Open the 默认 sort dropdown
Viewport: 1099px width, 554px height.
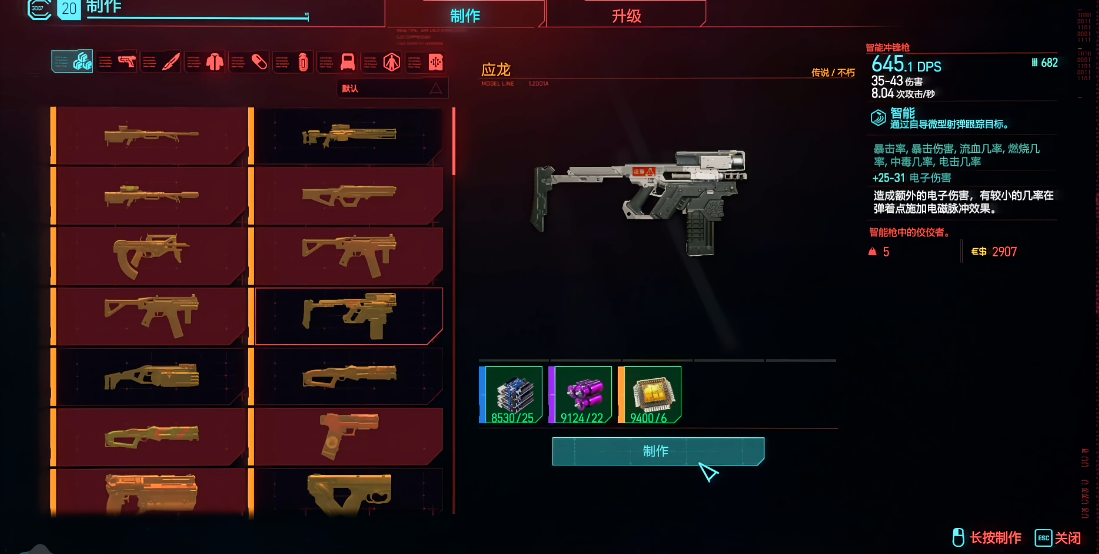(391, 88)
